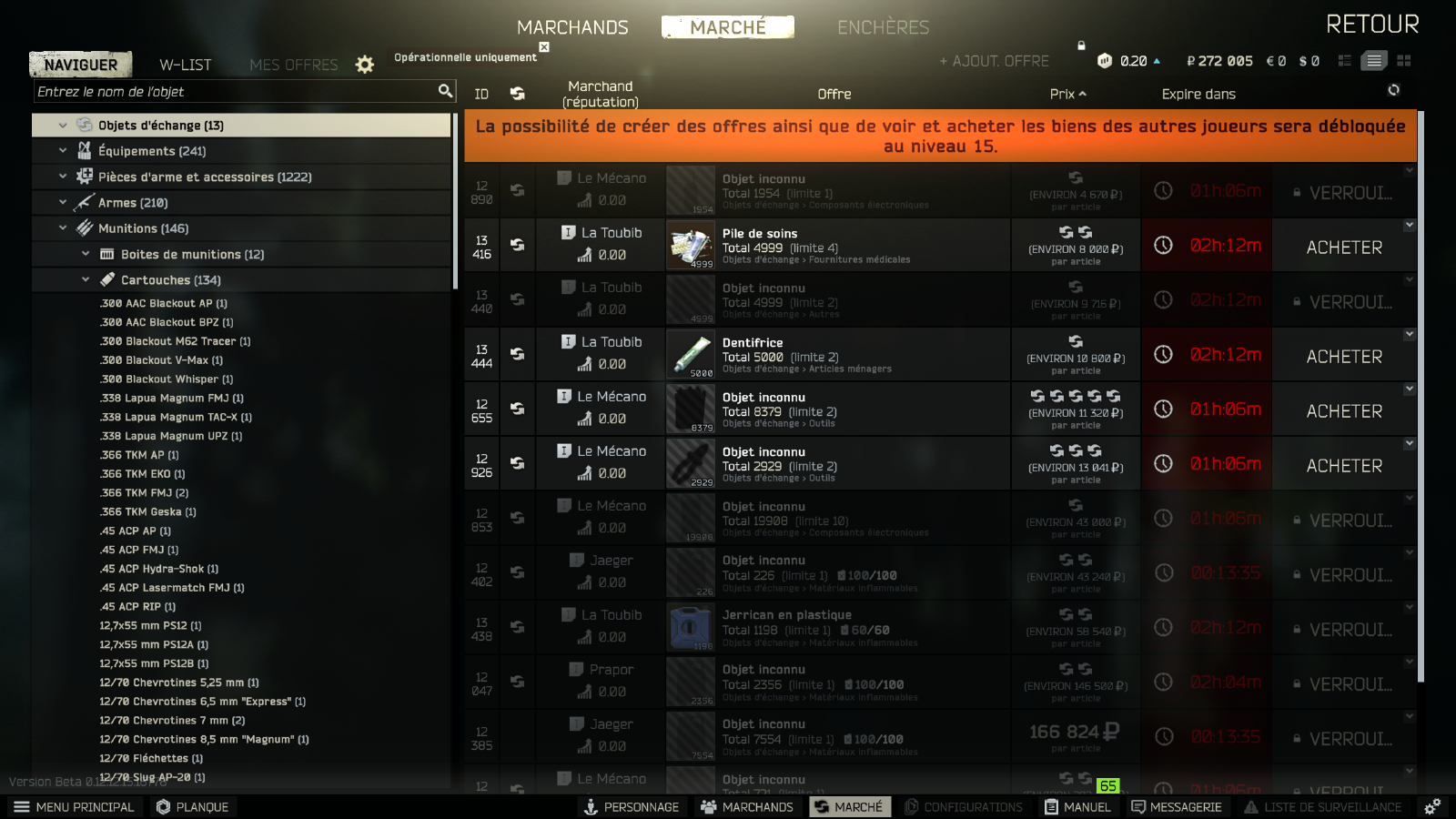Open the Messagerie envelope icon in the bottom bar
The height and width of the screenshot is (819, 1456).
point(1137,806)
